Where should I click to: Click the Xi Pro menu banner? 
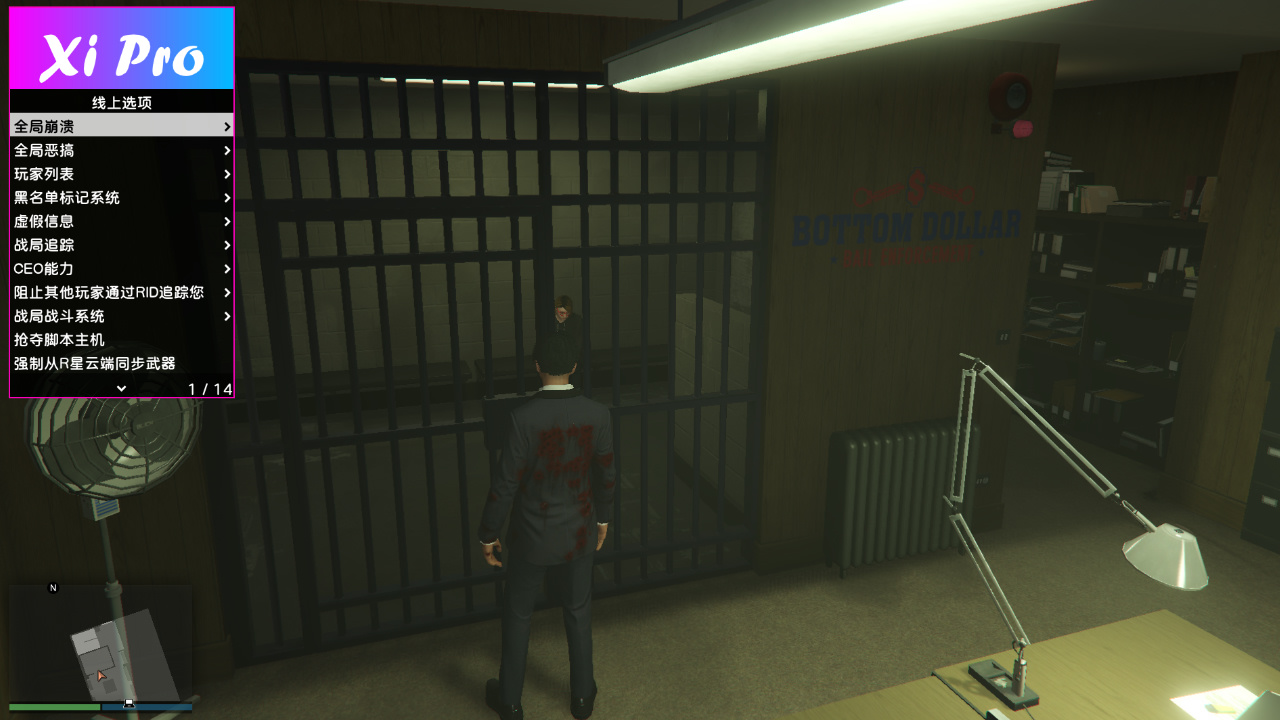click(122, 49)
